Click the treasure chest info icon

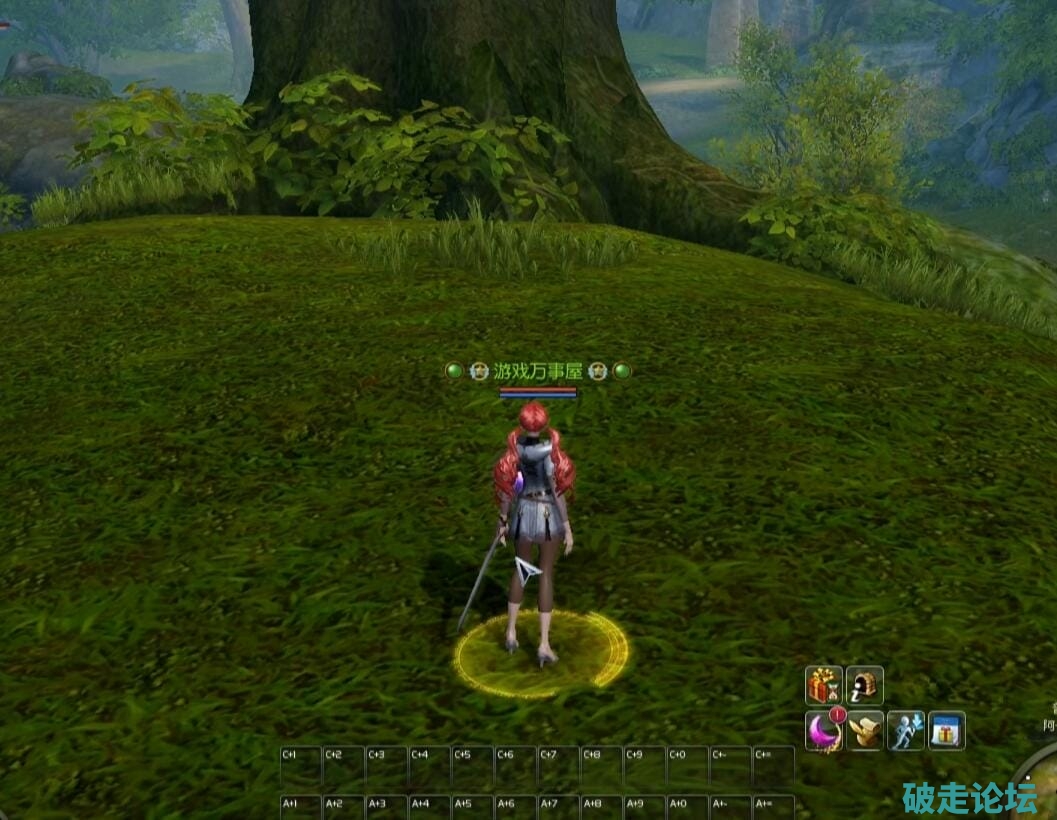coord(864,686)
